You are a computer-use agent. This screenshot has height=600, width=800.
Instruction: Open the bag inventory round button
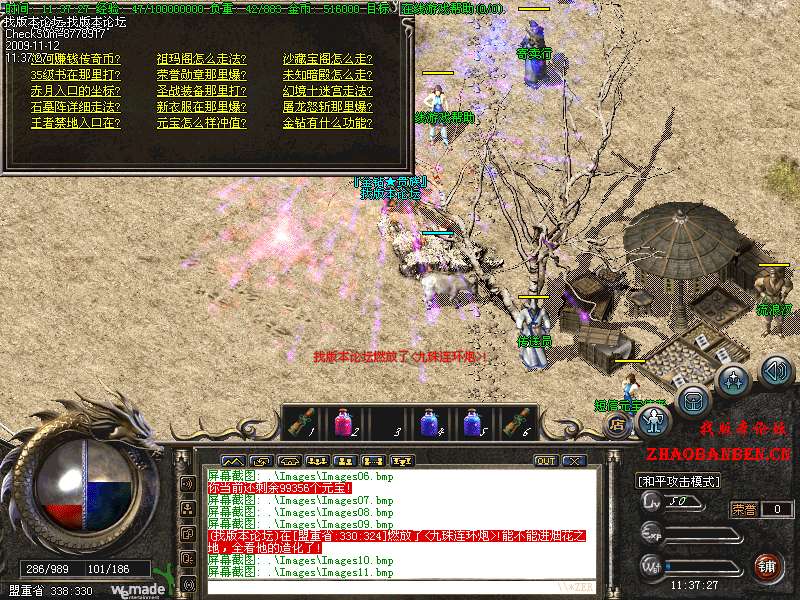694,400
